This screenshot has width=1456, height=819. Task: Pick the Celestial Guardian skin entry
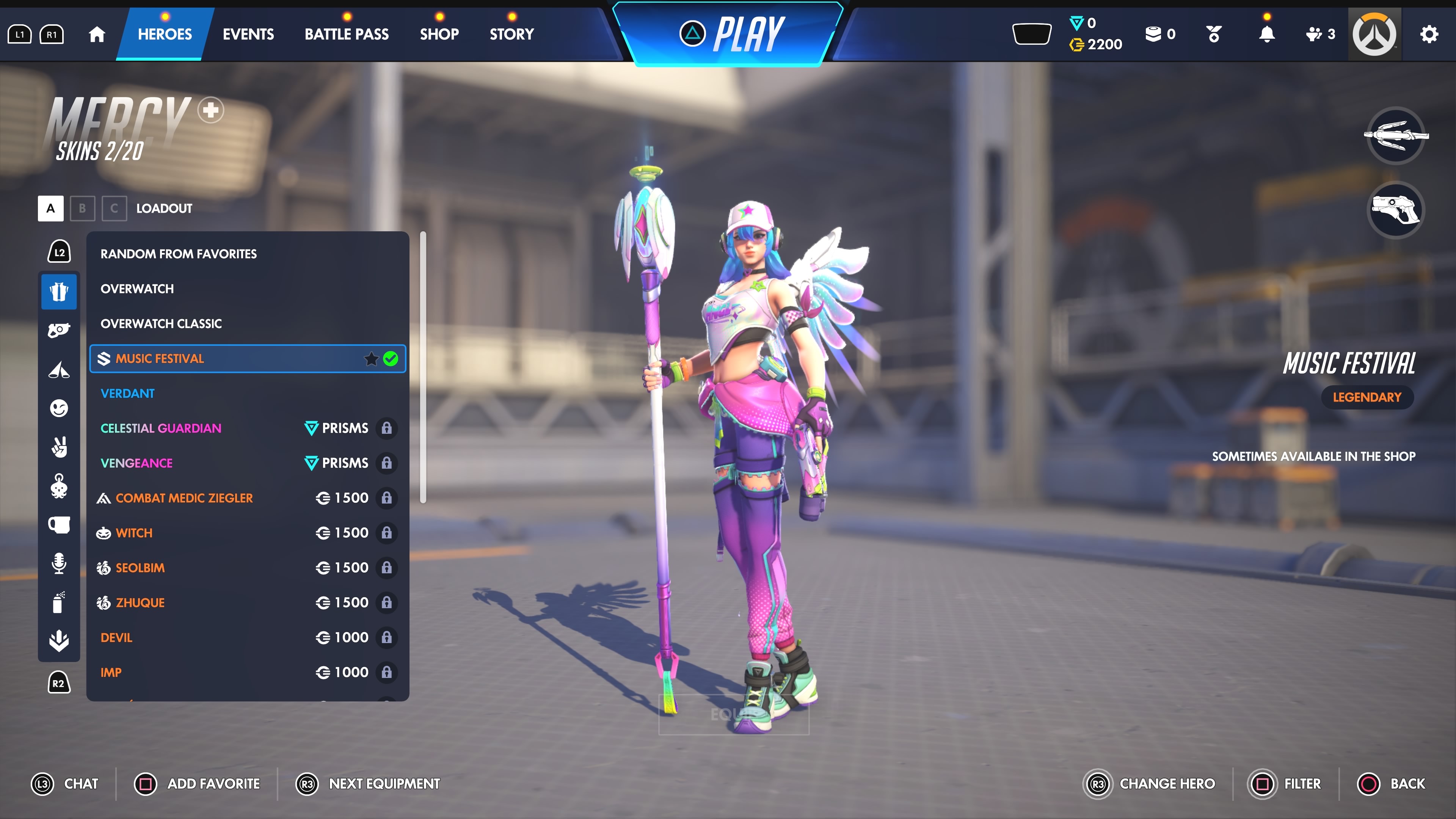coord(161,428)
